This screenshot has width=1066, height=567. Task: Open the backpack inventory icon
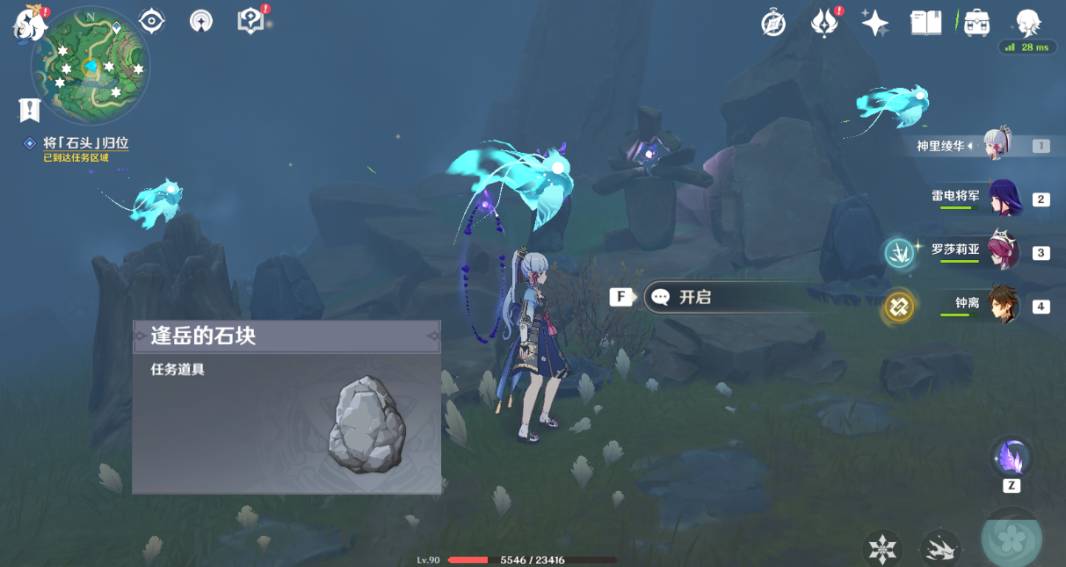pyautogui.click(x=976, y=23)
